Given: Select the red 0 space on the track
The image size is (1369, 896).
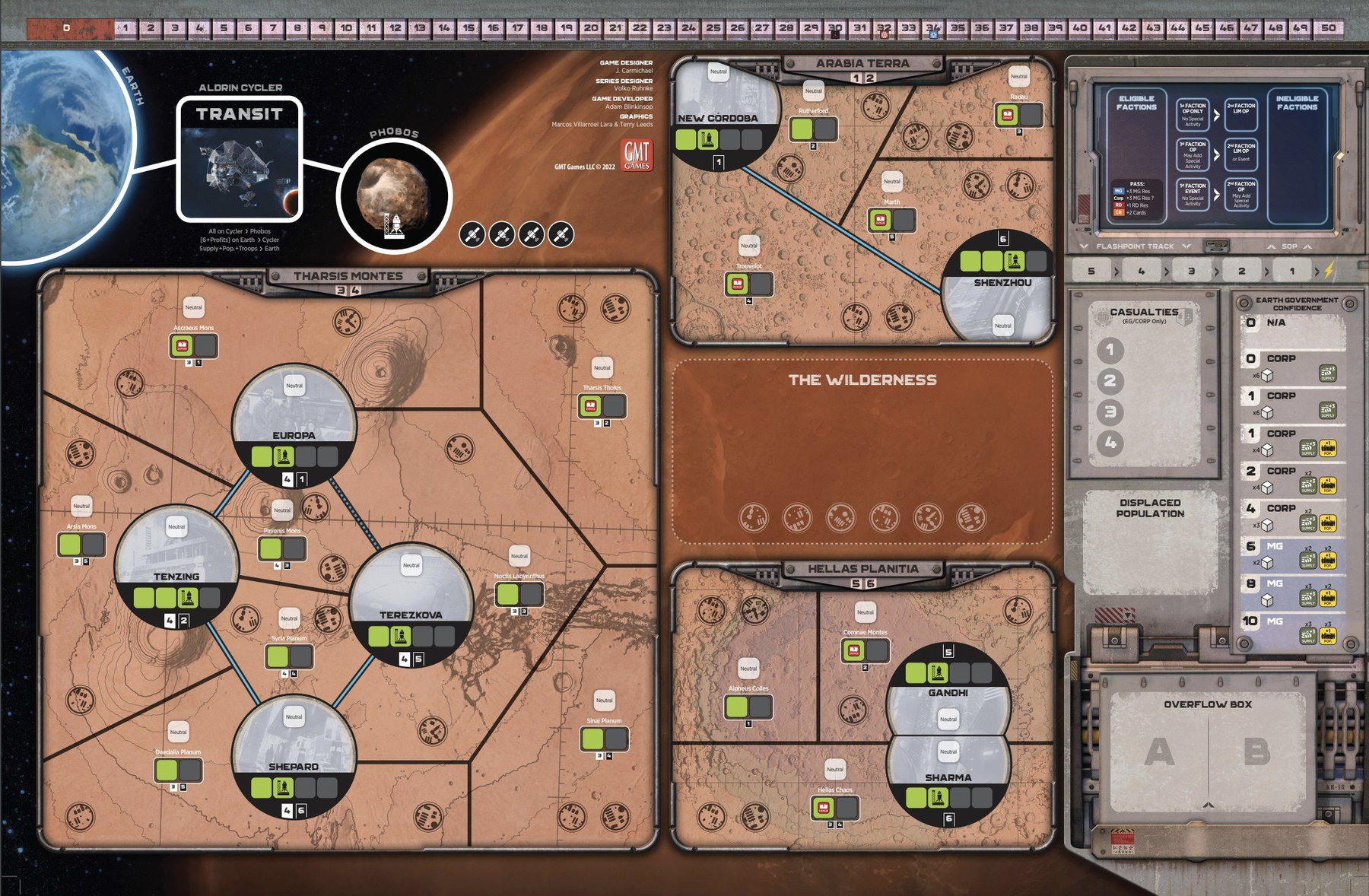Looking at the screenshot, I should [x=67, y=29].
